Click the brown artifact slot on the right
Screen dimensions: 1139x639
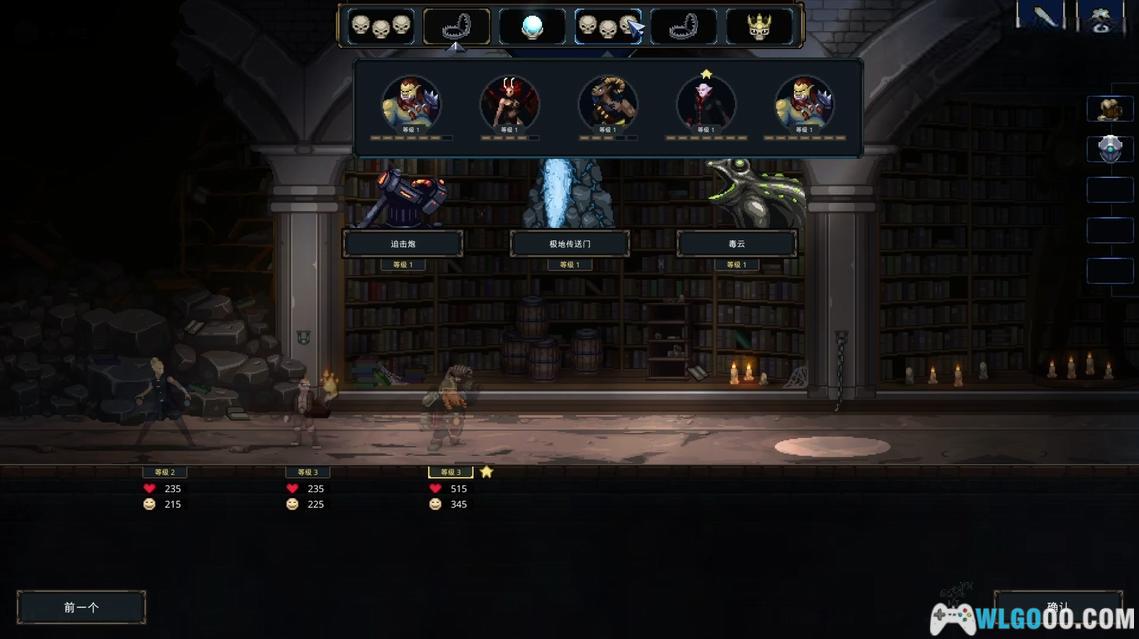pyautogui.click(x=1109, y=109)
